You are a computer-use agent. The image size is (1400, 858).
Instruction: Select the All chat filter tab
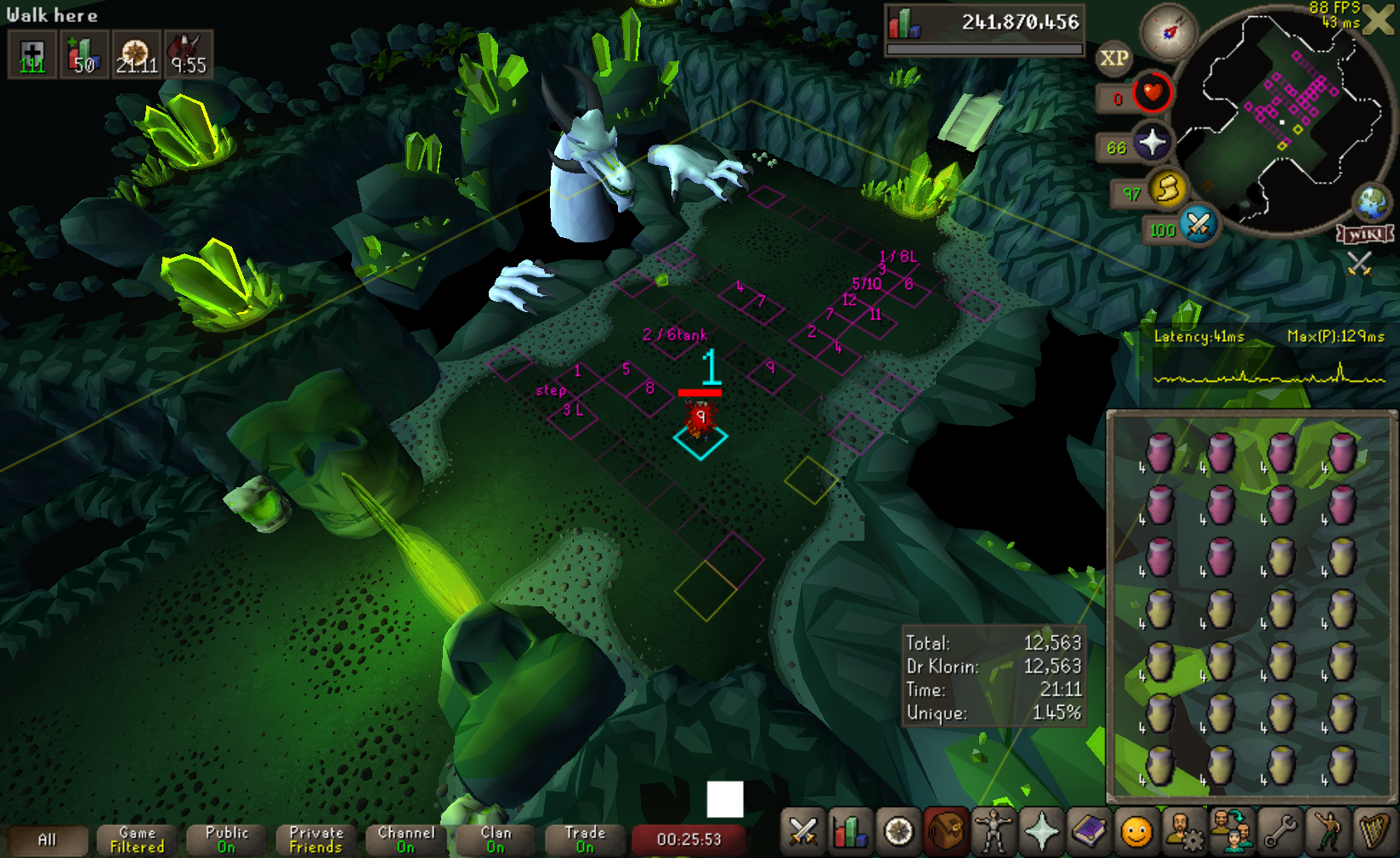tap(48, 840)
